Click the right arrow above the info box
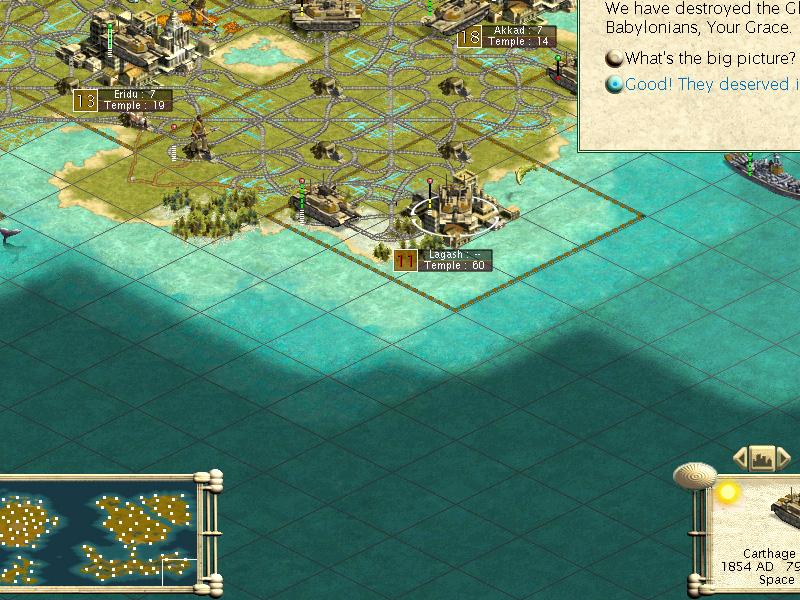 pyautogui.click(x=784, y=459)
